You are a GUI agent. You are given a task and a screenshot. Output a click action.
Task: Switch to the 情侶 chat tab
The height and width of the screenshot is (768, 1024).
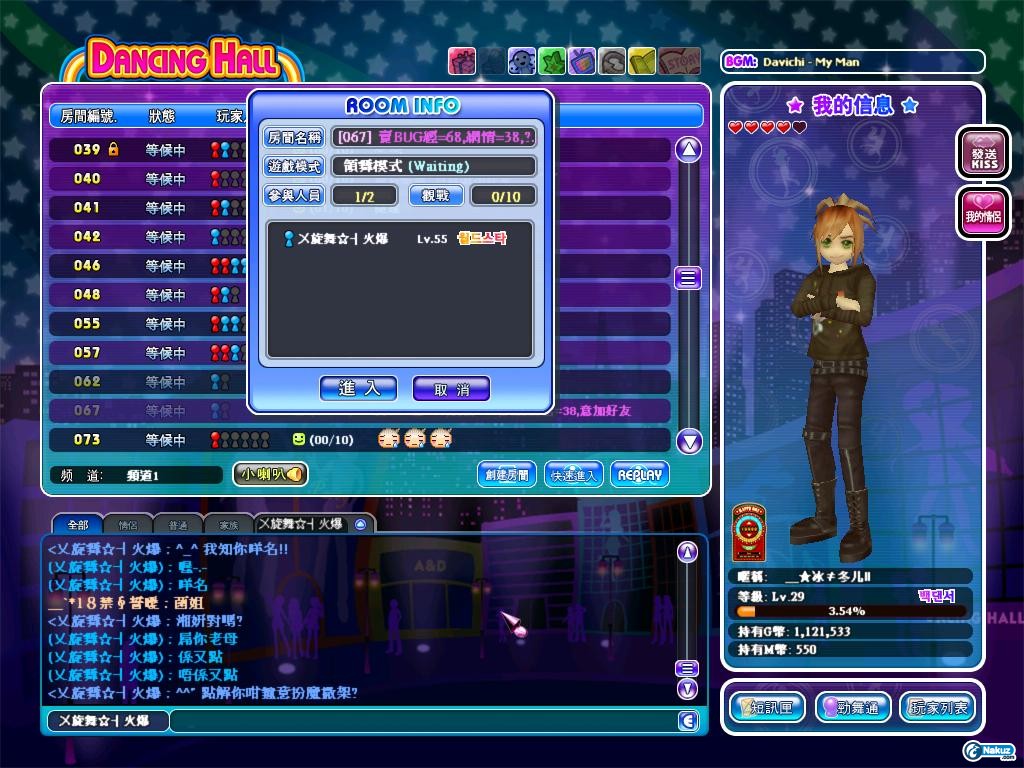click(x=128, y=524)
